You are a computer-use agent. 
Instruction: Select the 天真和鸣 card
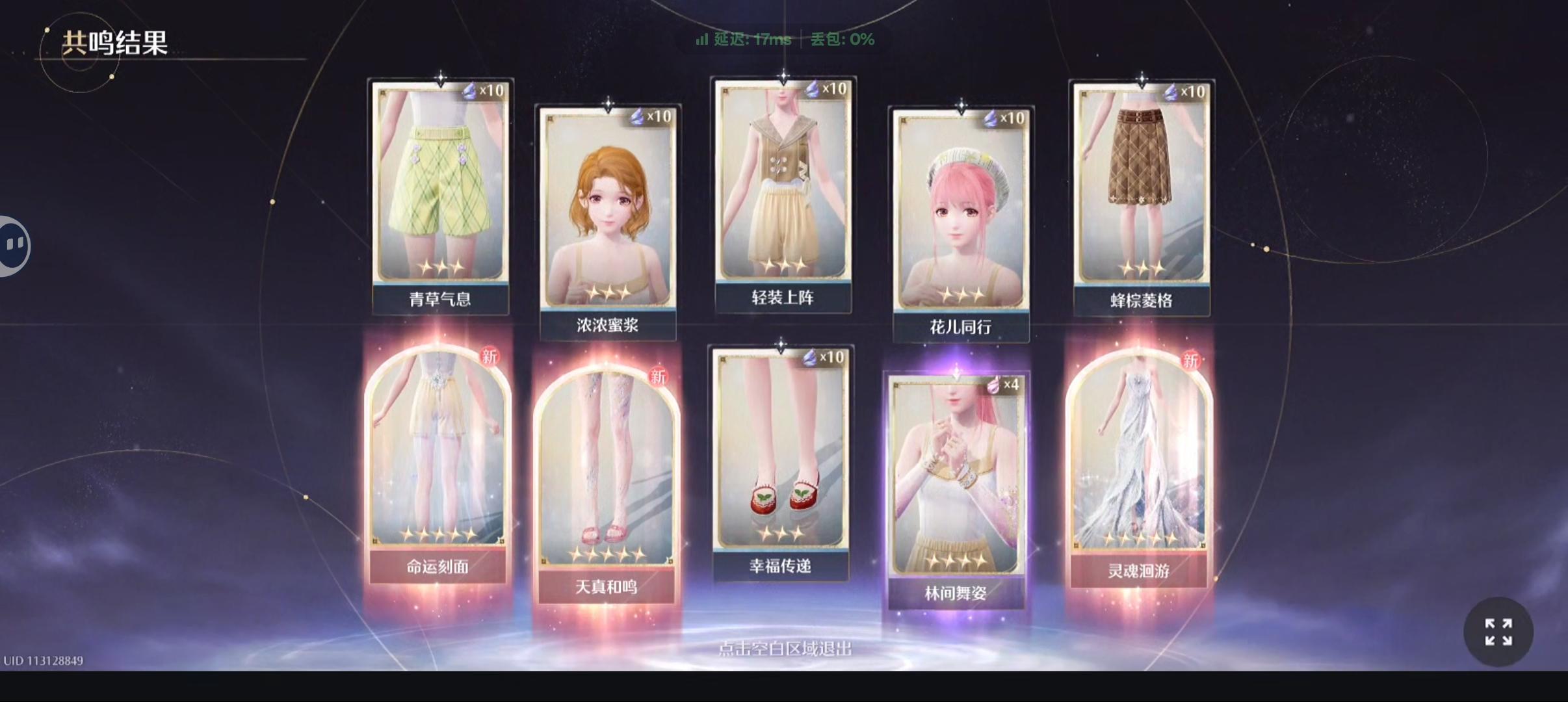point(606,474)
